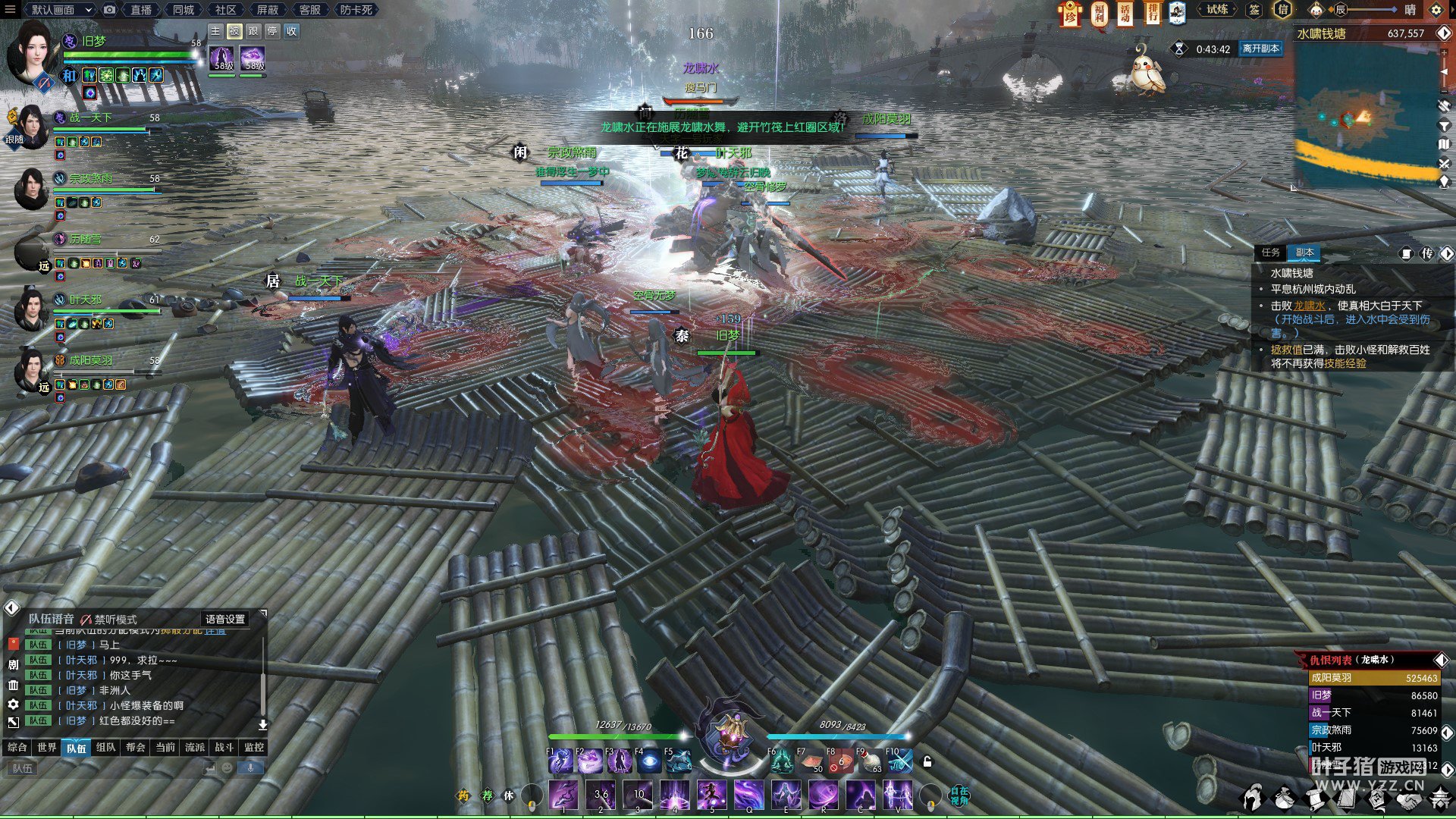The height and width of the screenshot is (819, 1456).
Task: Open 语音设置 voice settings
Action: [225, 620]
